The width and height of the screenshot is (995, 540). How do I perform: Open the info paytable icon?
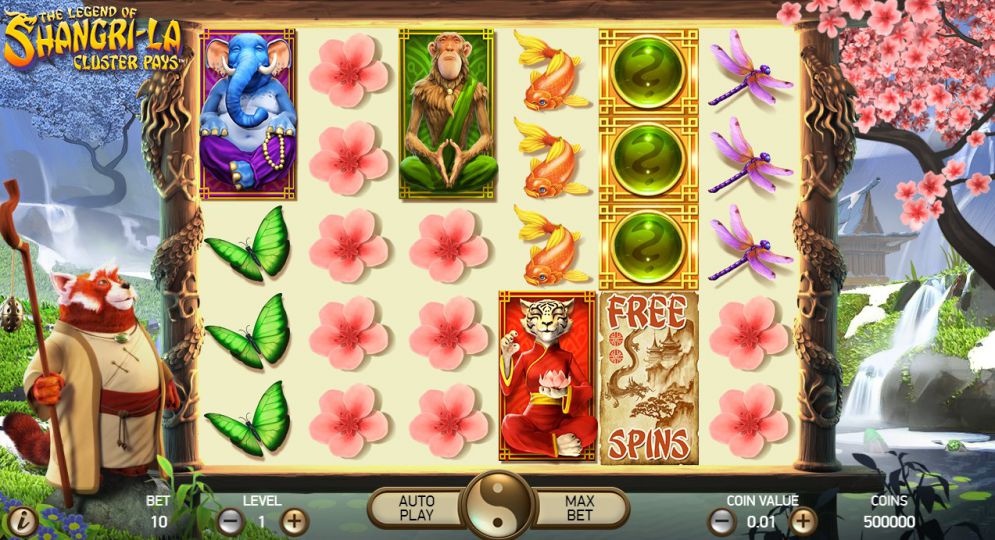tap(22, 521)
